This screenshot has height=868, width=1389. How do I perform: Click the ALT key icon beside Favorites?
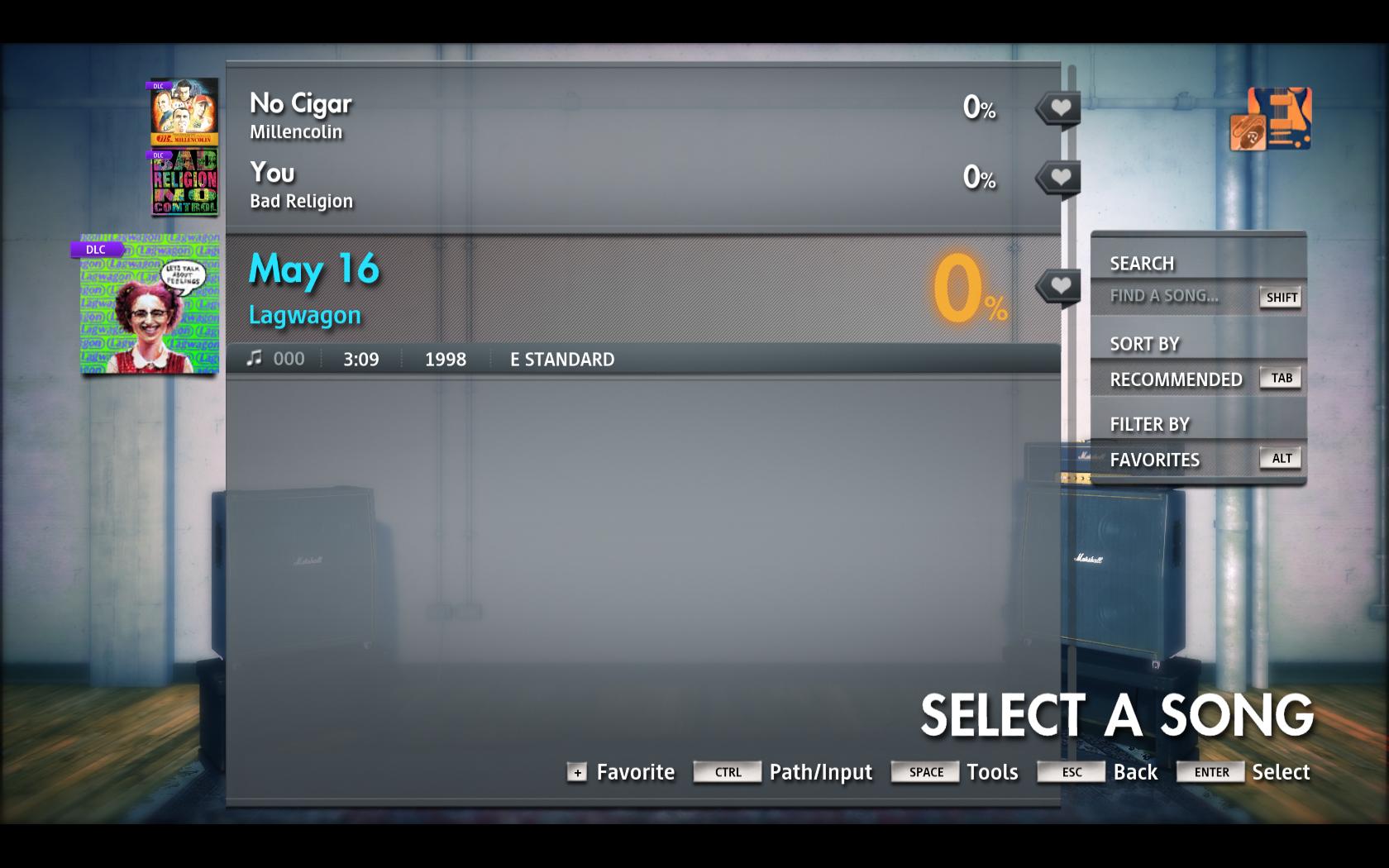(x=1280, y=457)
